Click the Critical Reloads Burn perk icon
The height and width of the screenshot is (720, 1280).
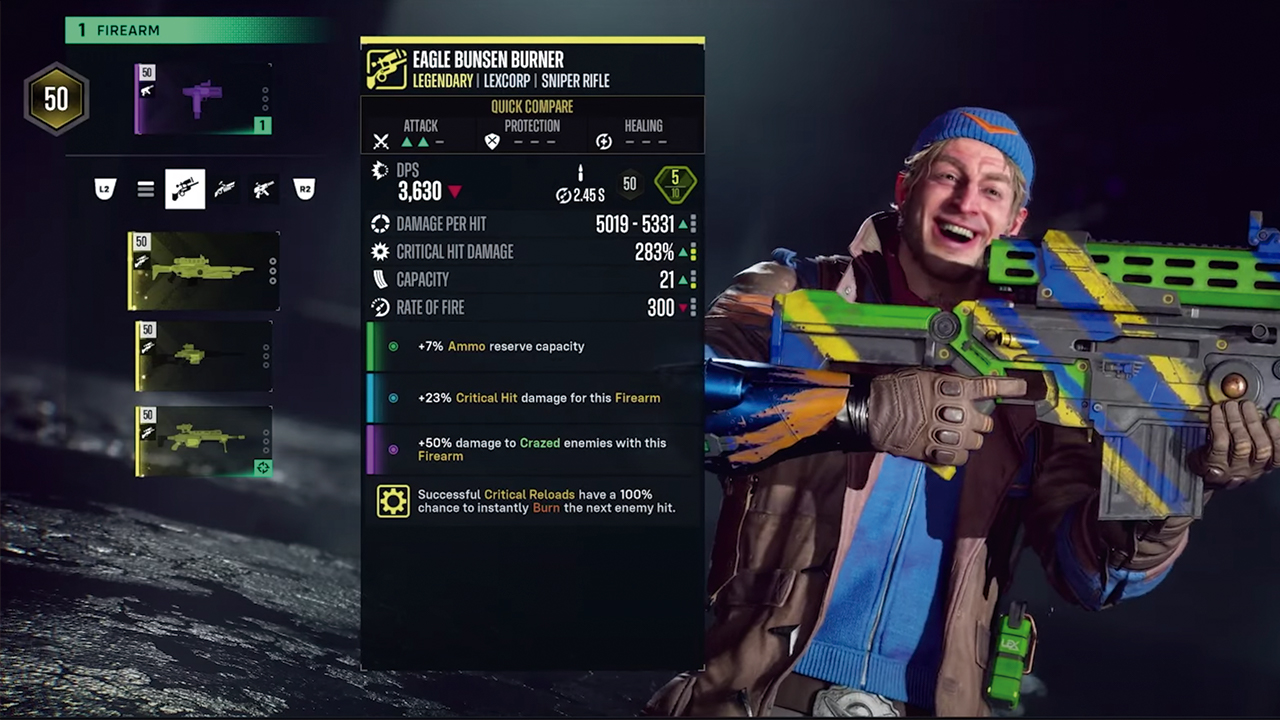tap(393, 501)
